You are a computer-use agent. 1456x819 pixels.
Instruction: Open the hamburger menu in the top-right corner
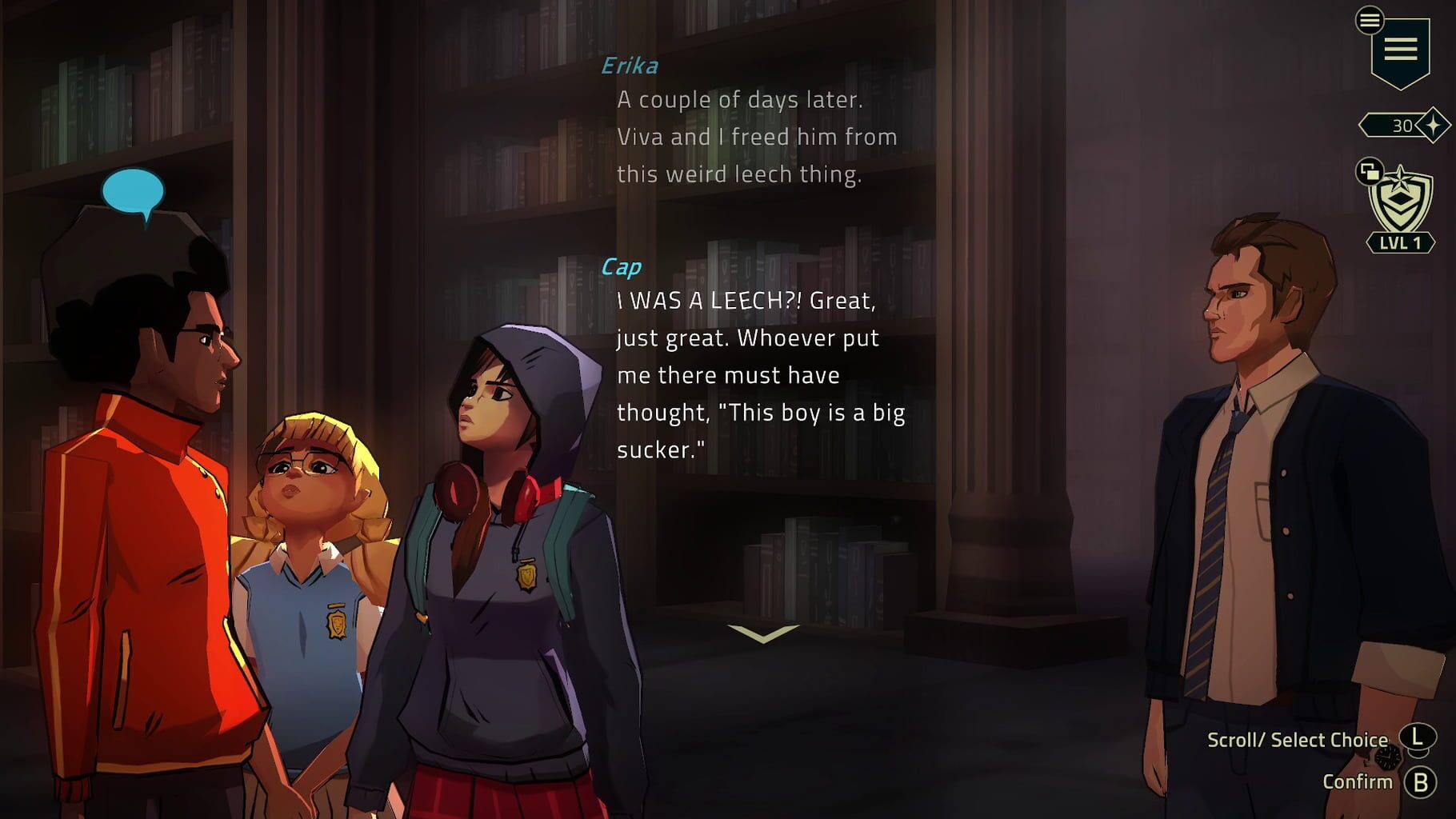click(1401, 49)
